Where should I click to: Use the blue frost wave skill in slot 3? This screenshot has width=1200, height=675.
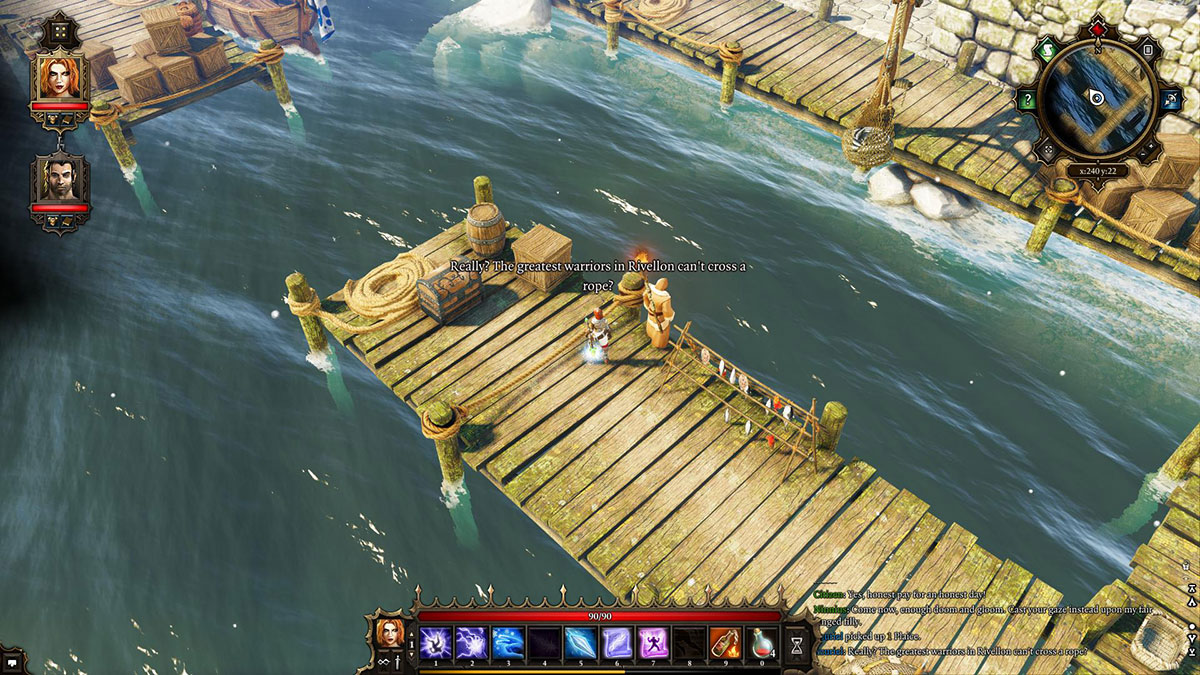click(508, 641)
